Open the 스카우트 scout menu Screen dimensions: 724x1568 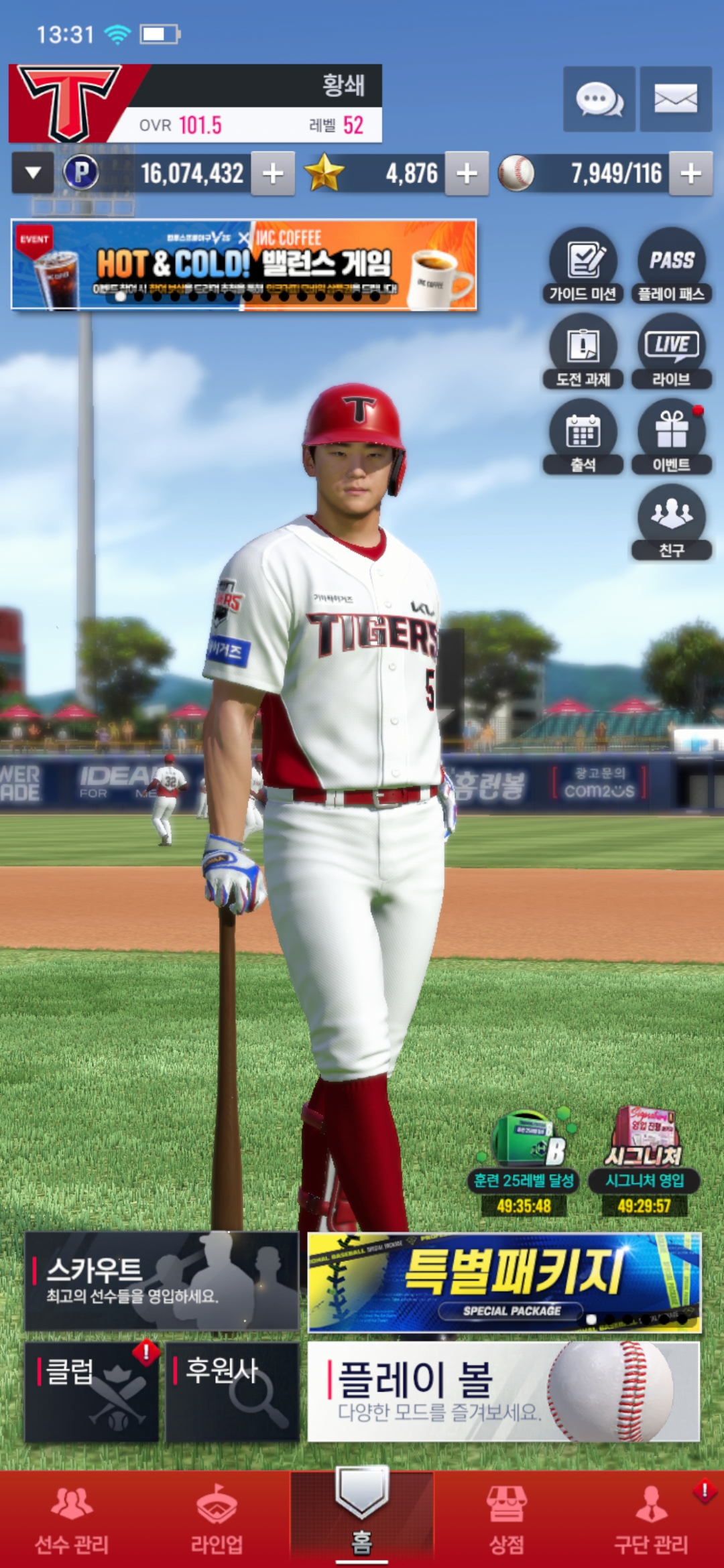click(x=162, y=1281)
